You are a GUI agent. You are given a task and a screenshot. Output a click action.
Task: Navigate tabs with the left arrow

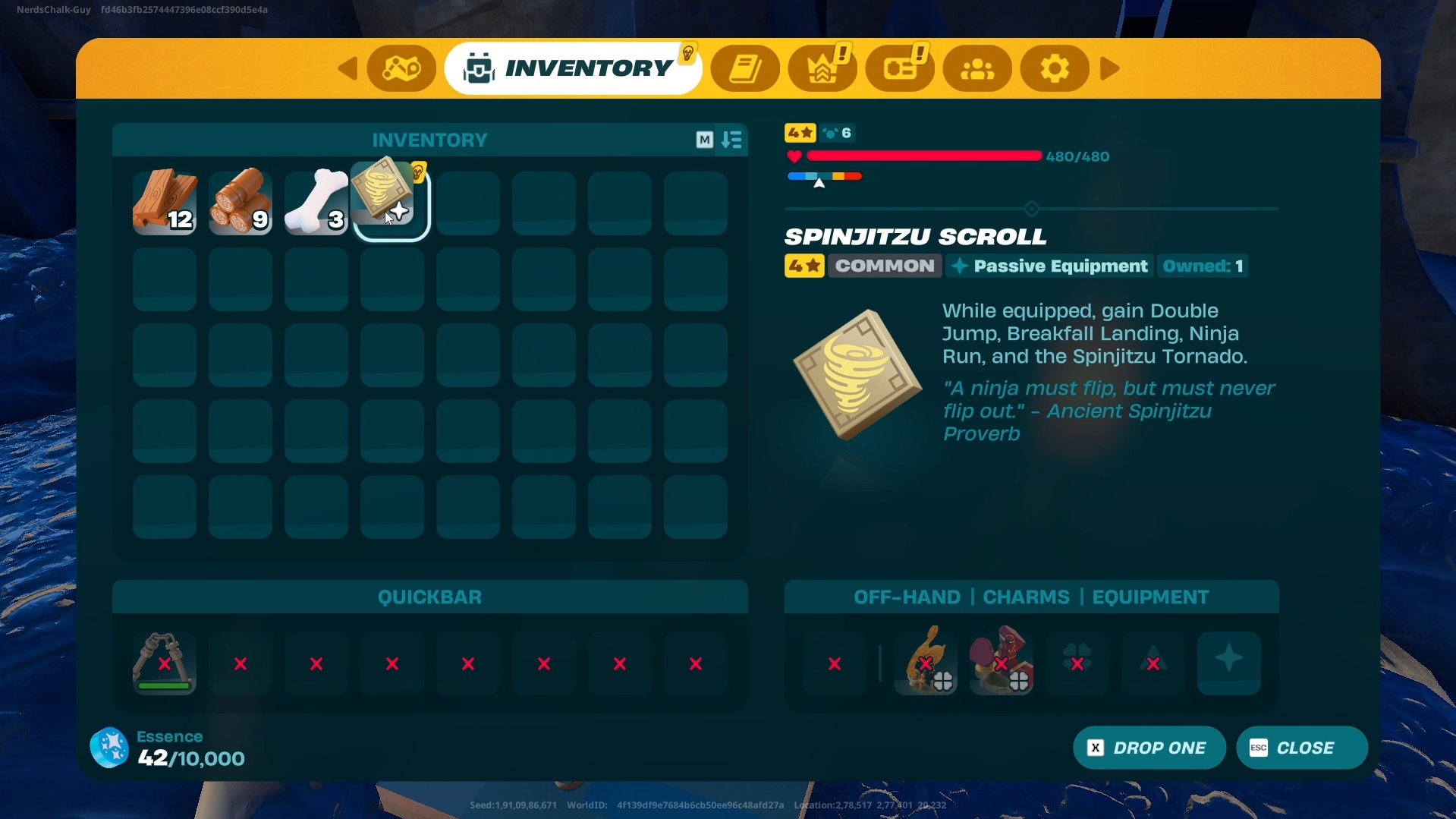tap(347, 68)
